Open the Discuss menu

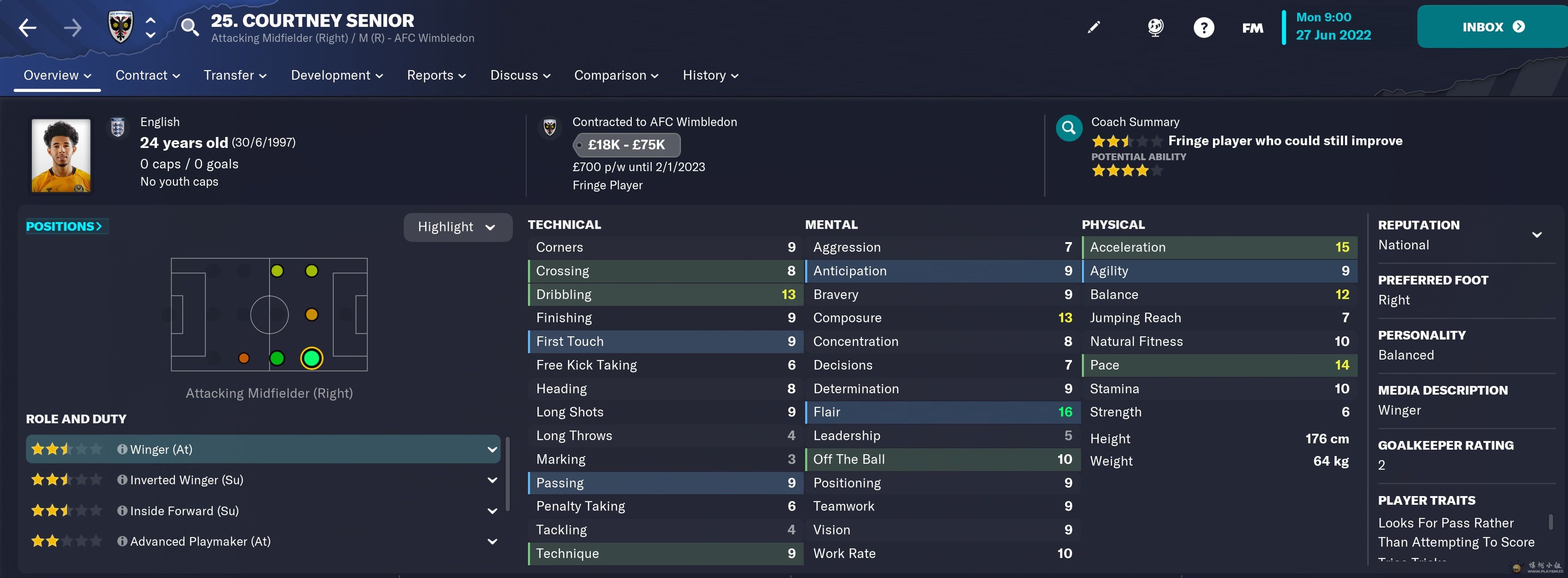click(520, 76)
